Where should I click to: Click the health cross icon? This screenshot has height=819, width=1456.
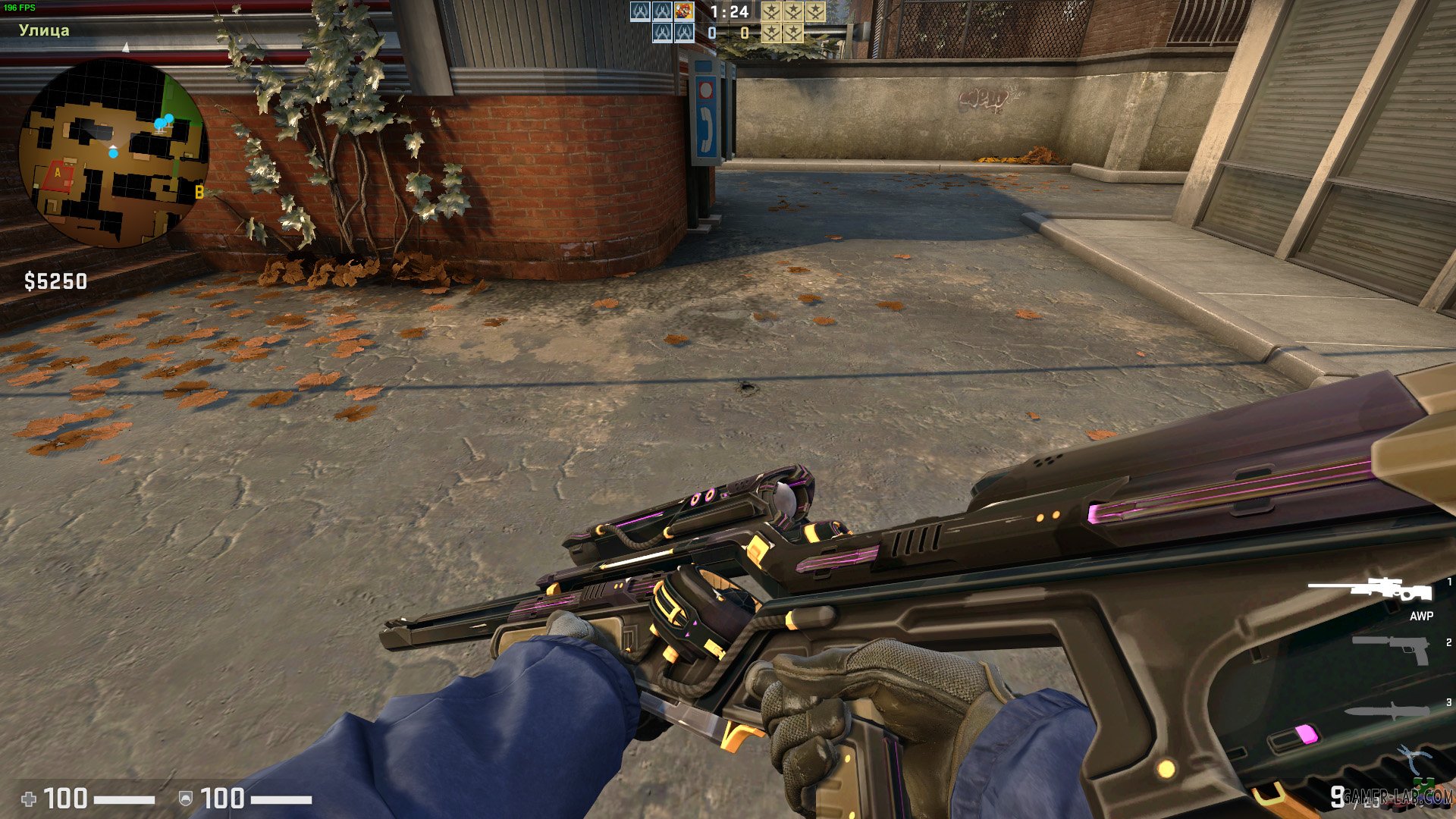point(29,798)
